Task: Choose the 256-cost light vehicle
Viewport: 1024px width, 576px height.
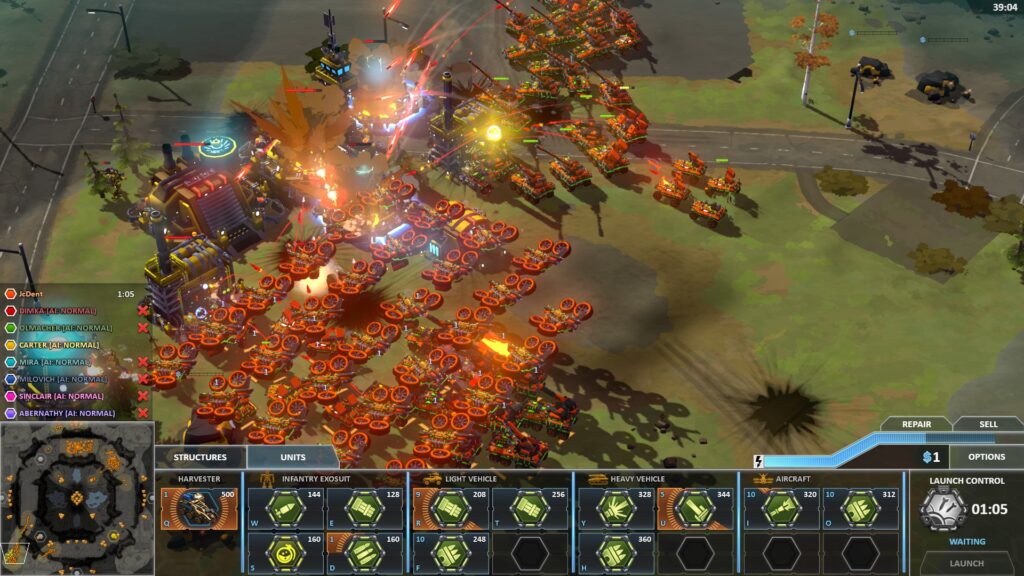Action: pyautogui.click(x=529, y=509)
